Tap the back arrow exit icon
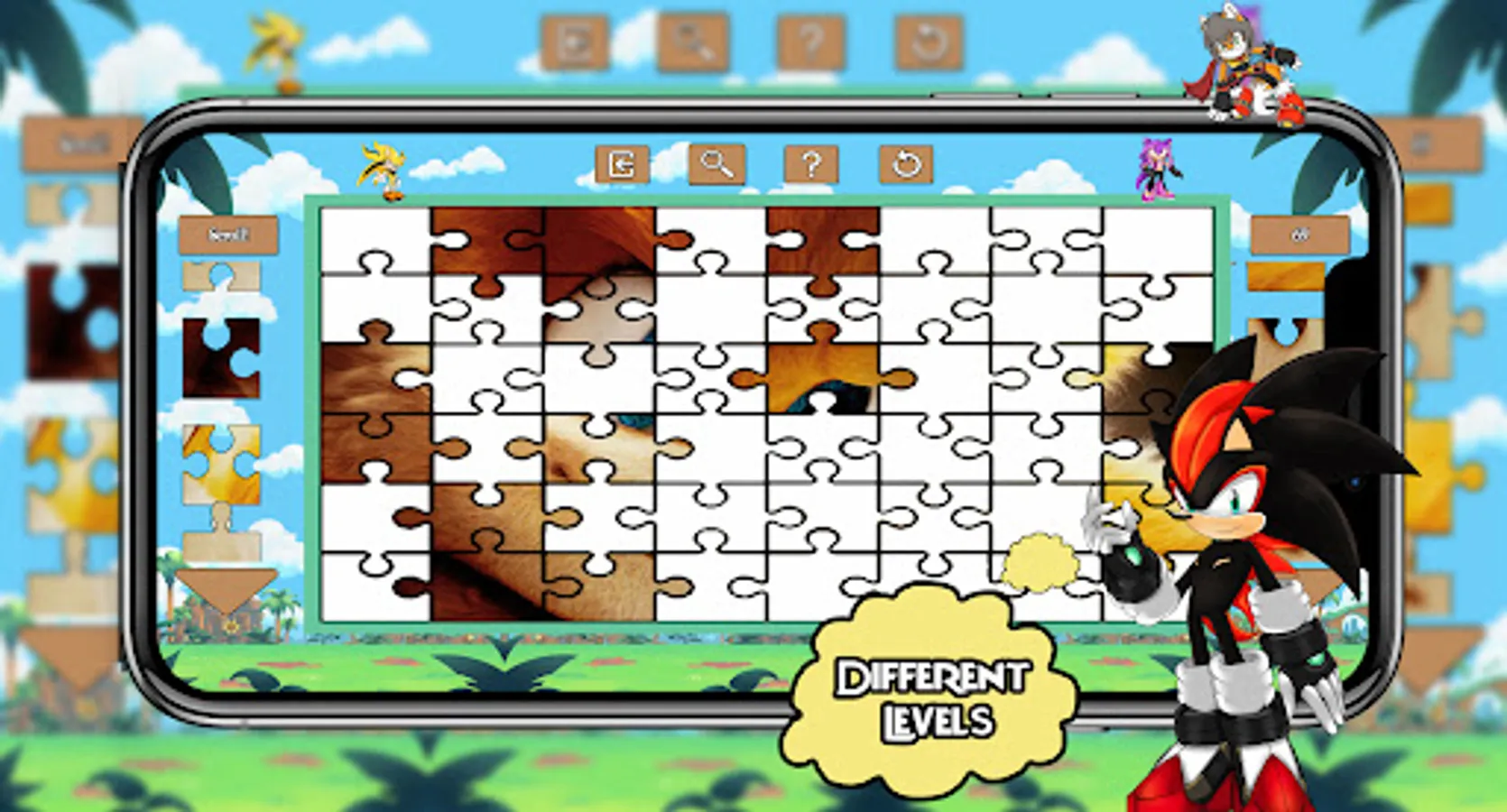 click(x=621, y=164)
